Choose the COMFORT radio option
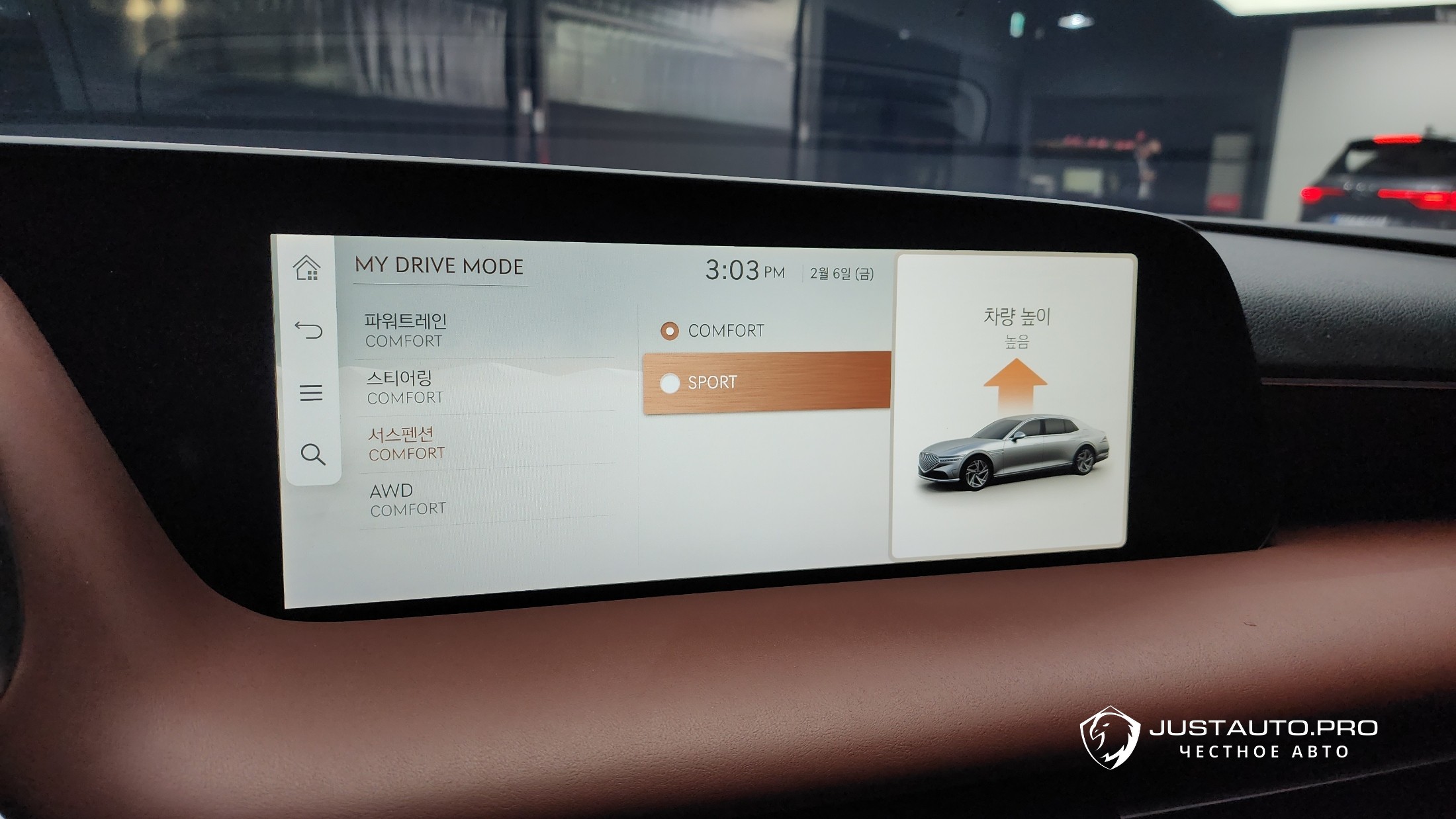This screenshot has height=819, width=1456. tap(725, 331)
